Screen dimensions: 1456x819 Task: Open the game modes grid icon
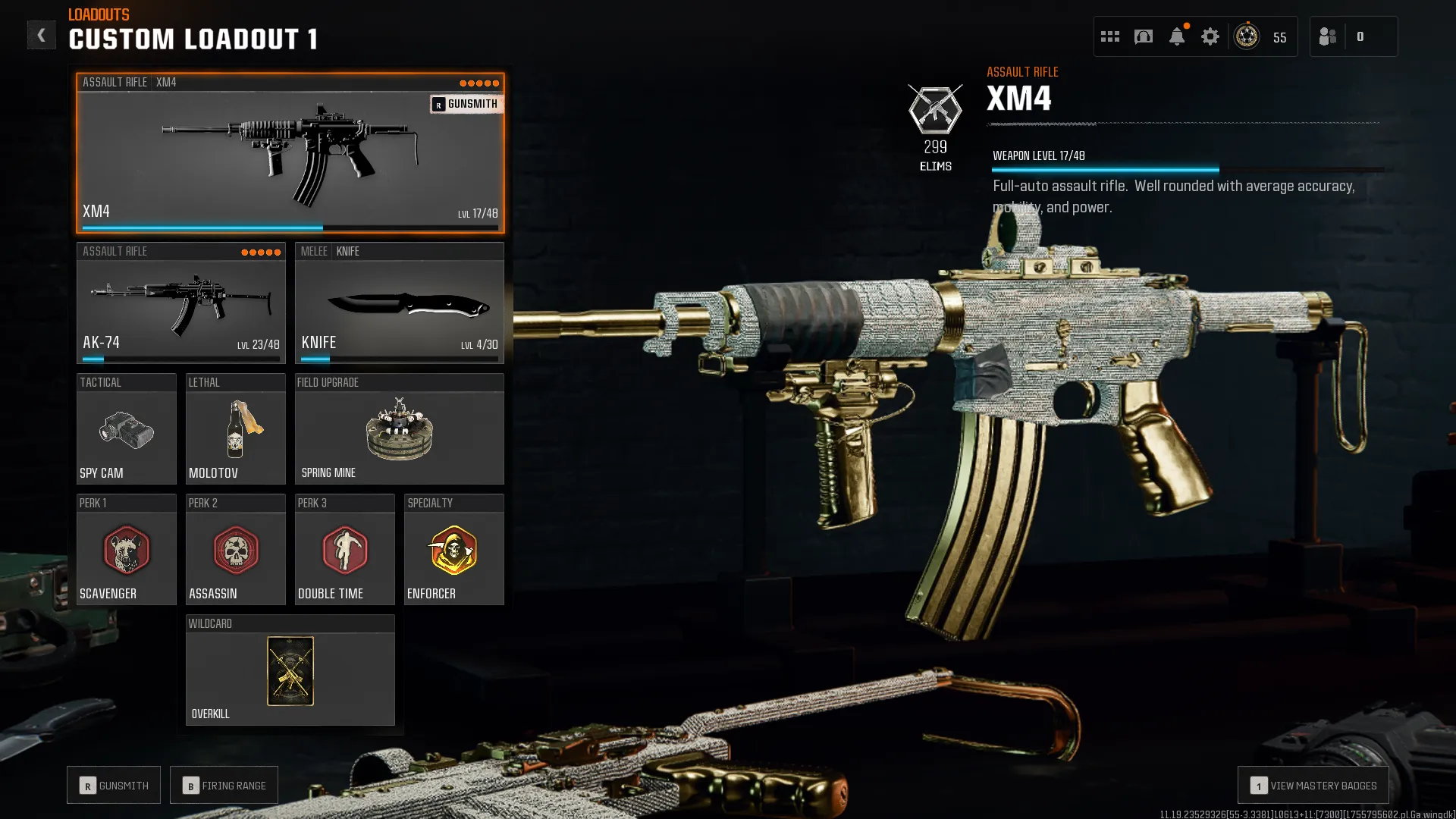point(1109,36)
